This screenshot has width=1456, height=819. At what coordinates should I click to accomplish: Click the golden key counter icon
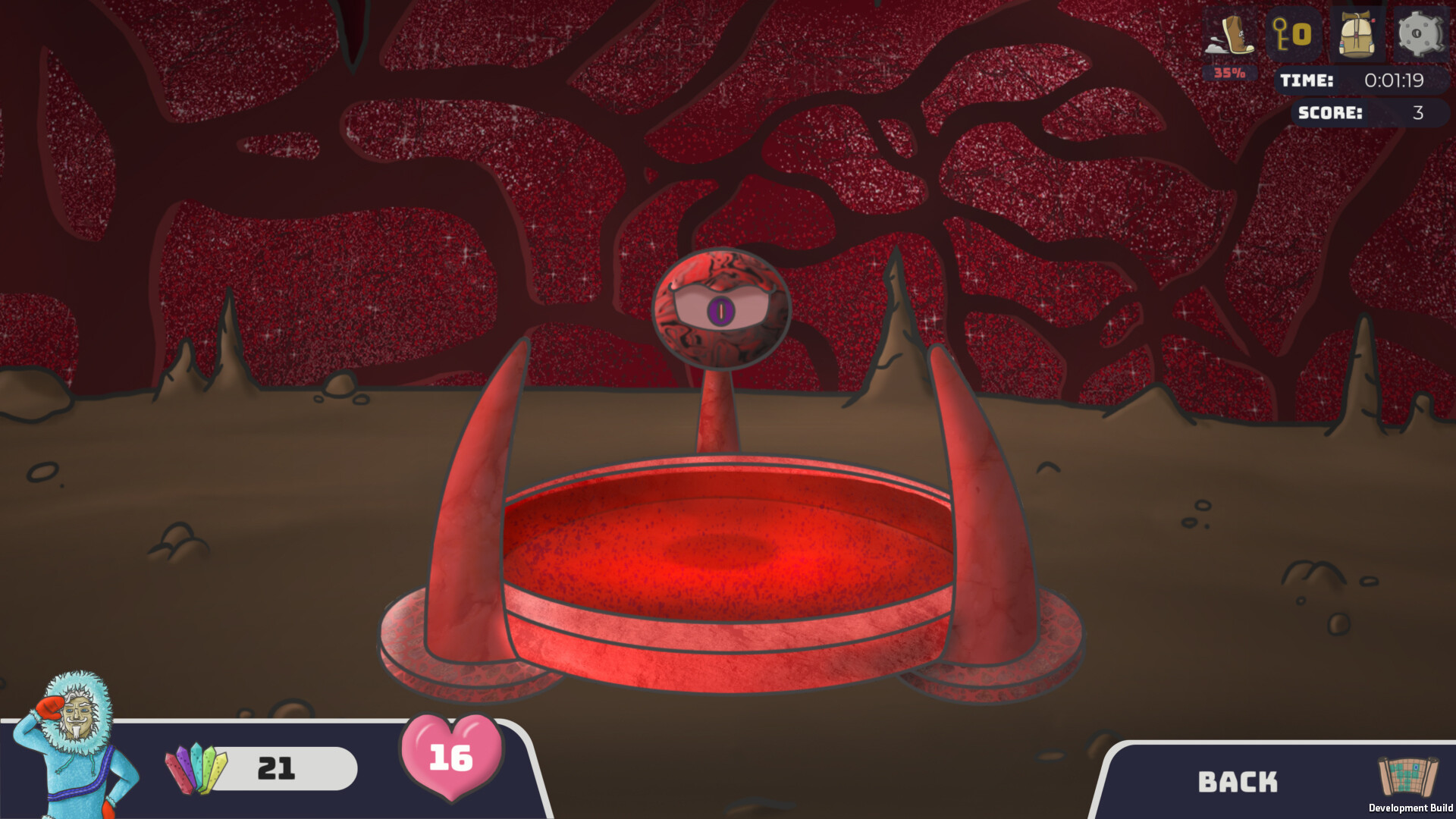pos(1291,33)
